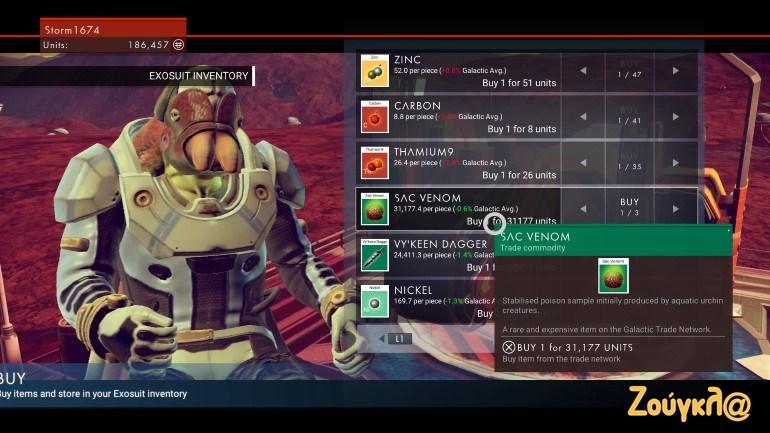Open the Exosuit Inventory header
This screenshot has height=433, width=770.
pyautogui.click(x=199, y=76)
